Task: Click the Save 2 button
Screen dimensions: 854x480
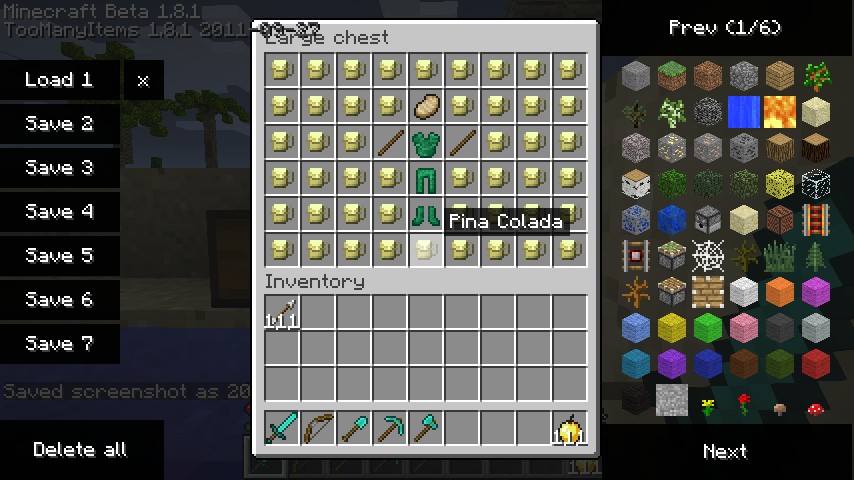Action: coord(59,124)
